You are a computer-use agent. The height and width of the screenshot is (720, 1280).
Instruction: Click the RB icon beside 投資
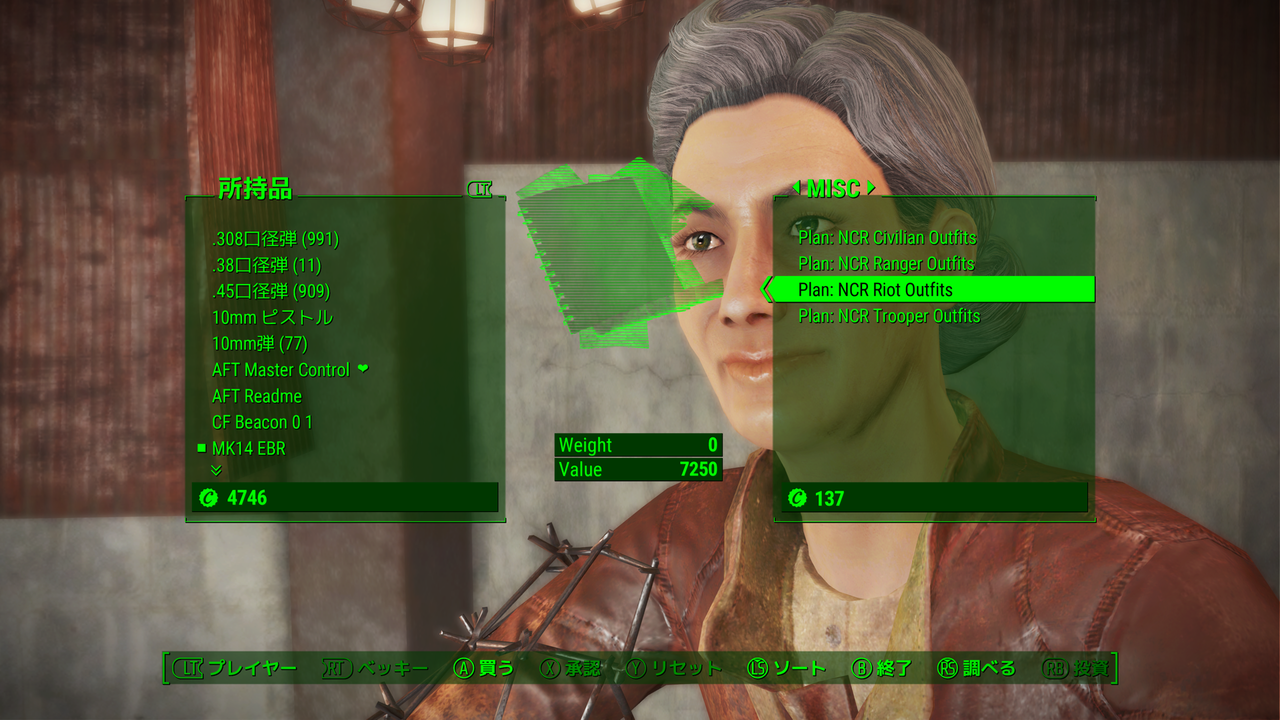pyautogui.click(x=1054, y=666)
